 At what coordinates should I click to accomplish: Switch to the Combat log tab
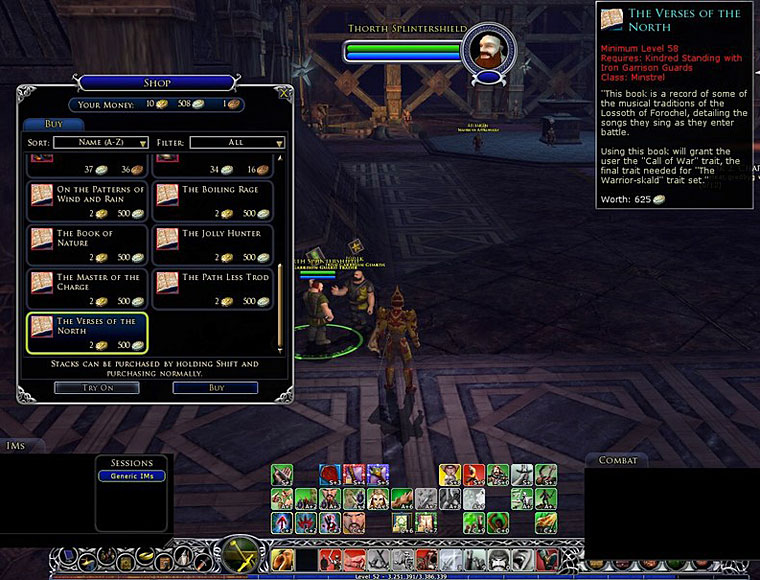(617, 460)
